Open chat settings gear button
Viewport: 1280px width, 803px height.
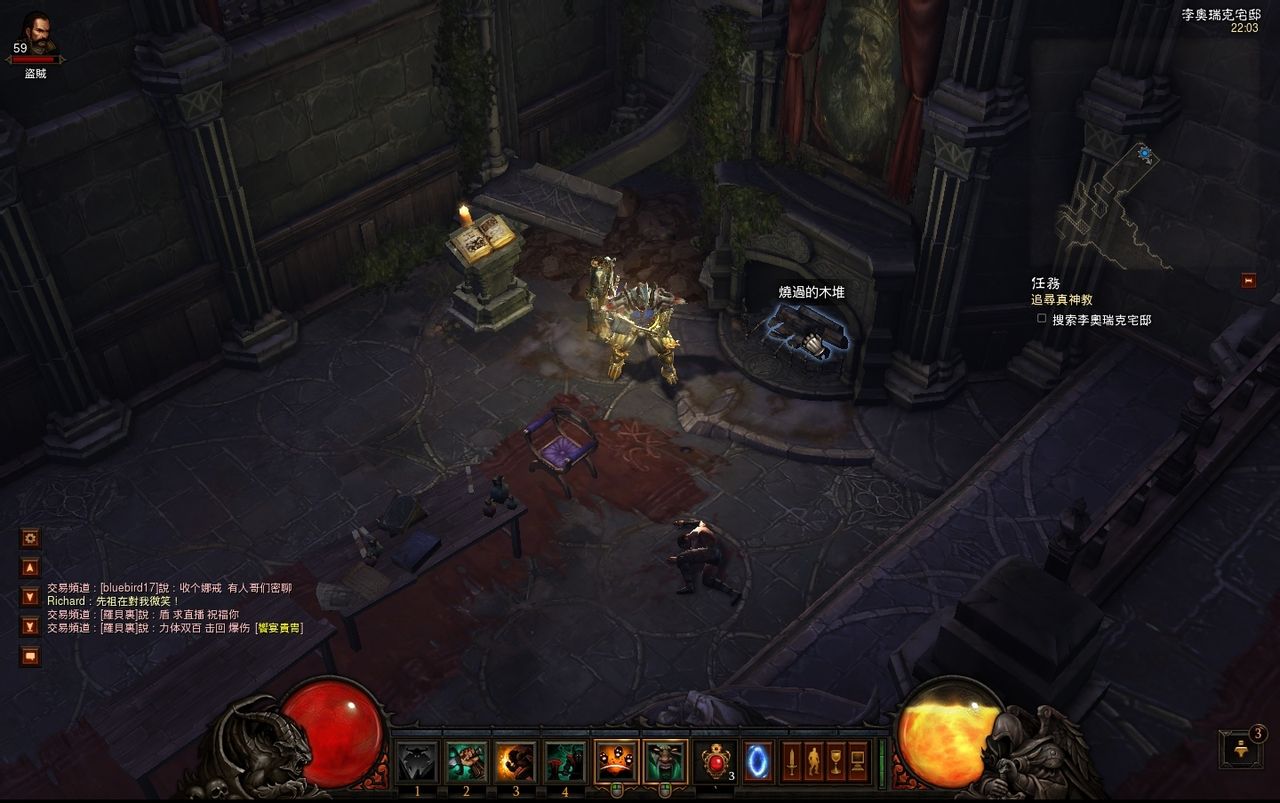click(31, 538)
